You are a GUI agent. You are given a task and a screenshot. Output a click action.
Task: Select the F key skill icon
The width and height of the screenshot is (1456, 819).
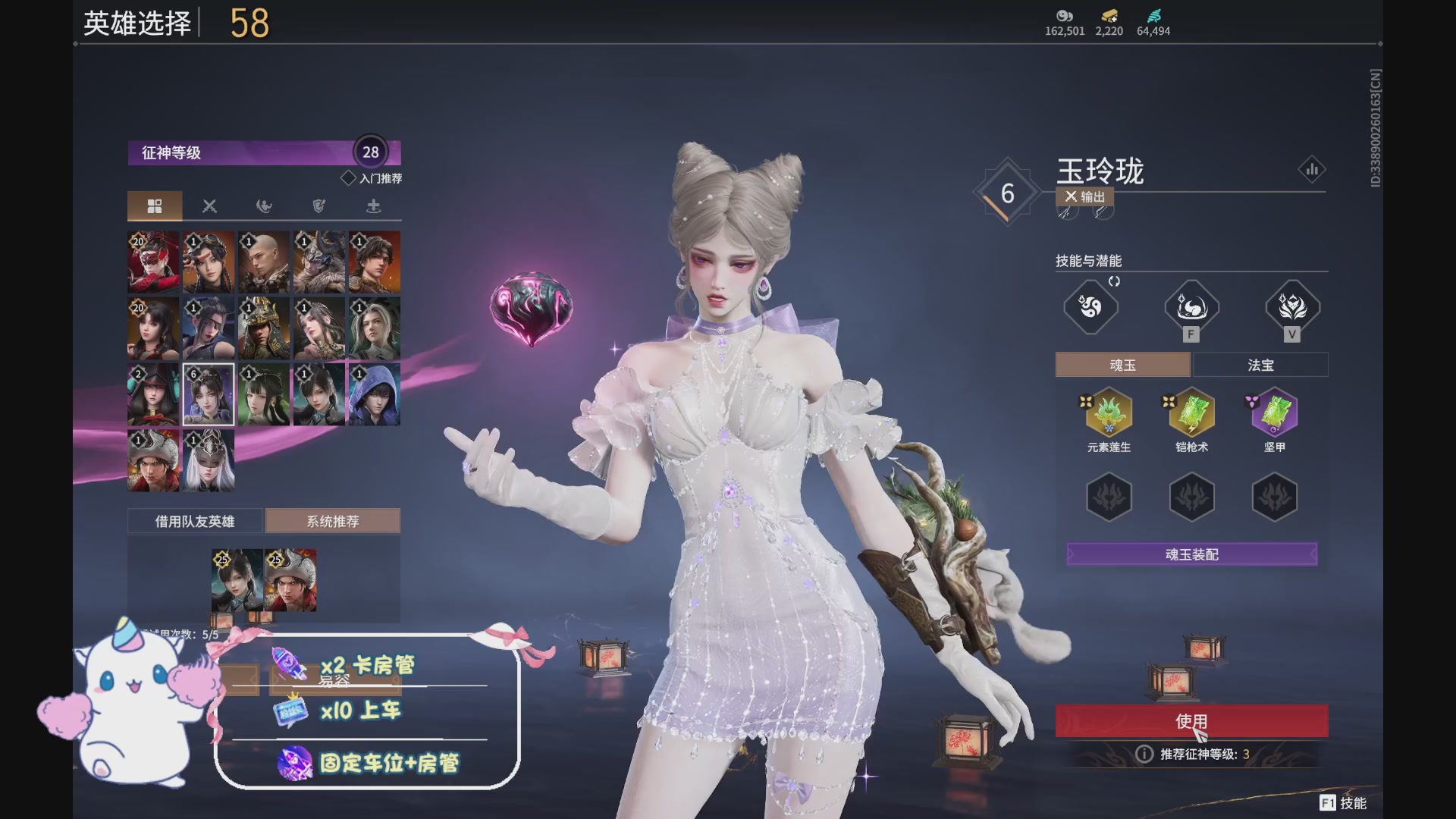click(1191, 306)
